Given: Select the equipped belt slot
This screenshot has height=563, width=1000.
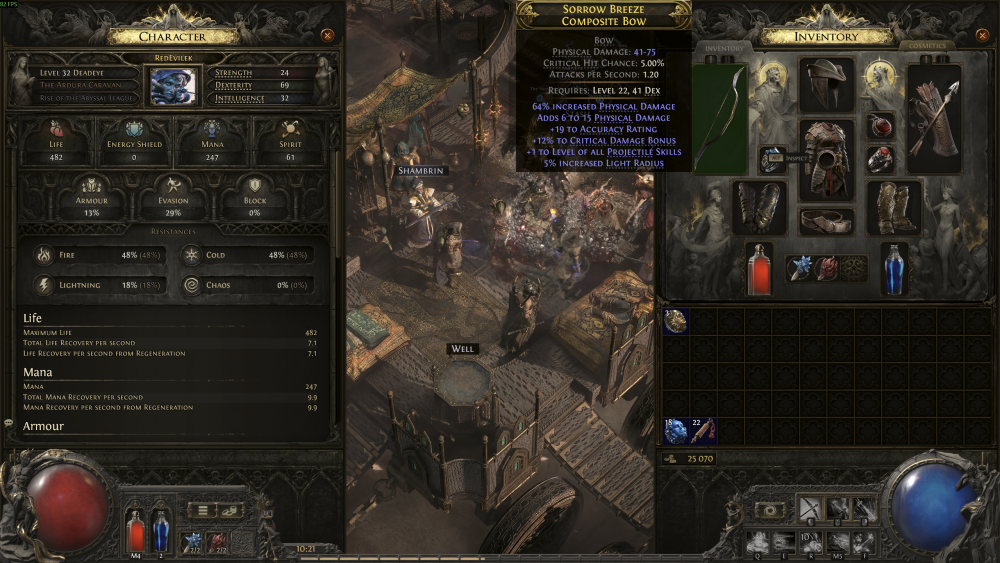Looking at the screenshot, I should 826,221.
